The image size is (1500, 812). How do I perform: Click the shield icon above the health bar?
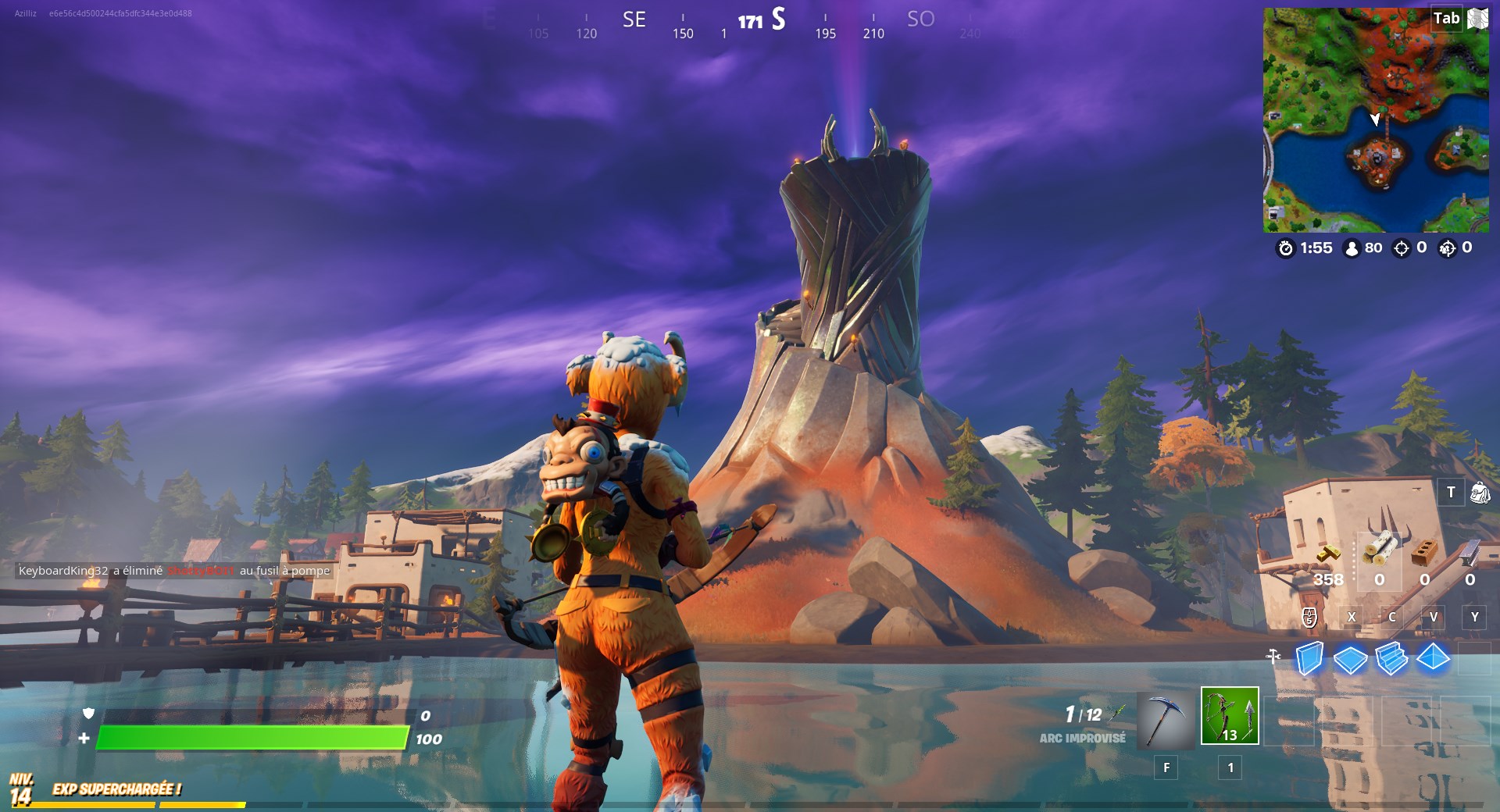click(89, 714)
